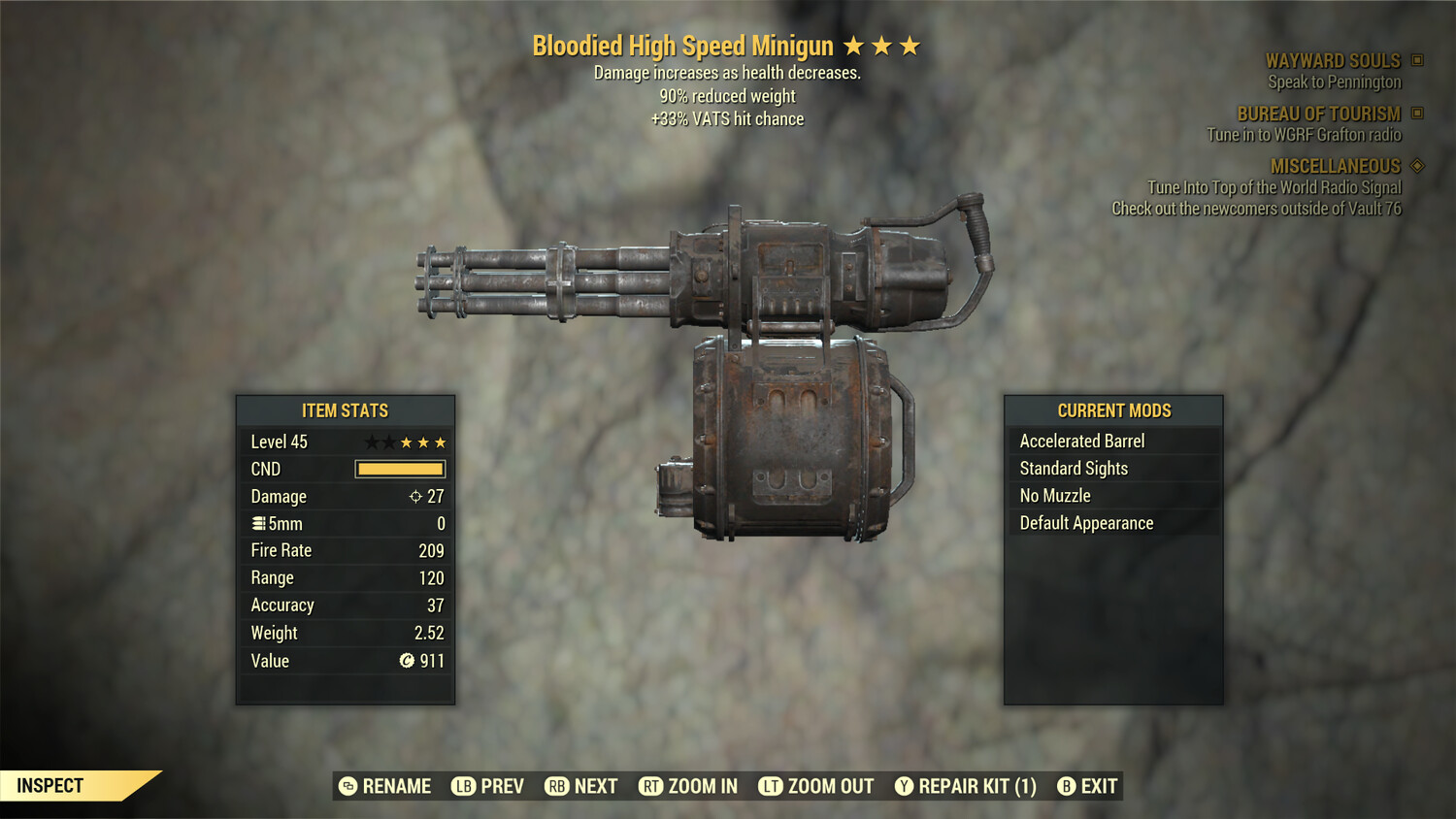Click the CURRENT MODS panel header
This screenshot has width=1456, height=819.
[x=1113, y=410]
